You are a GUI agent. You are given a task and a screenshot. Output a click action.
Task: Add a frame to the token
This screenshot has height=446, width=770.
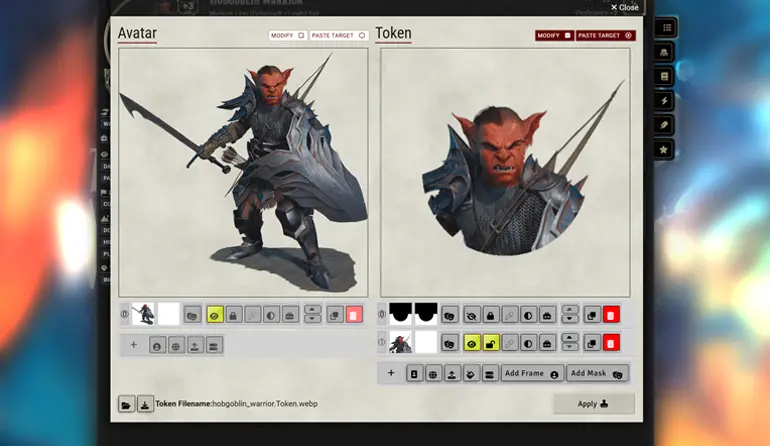pos(531,373)
